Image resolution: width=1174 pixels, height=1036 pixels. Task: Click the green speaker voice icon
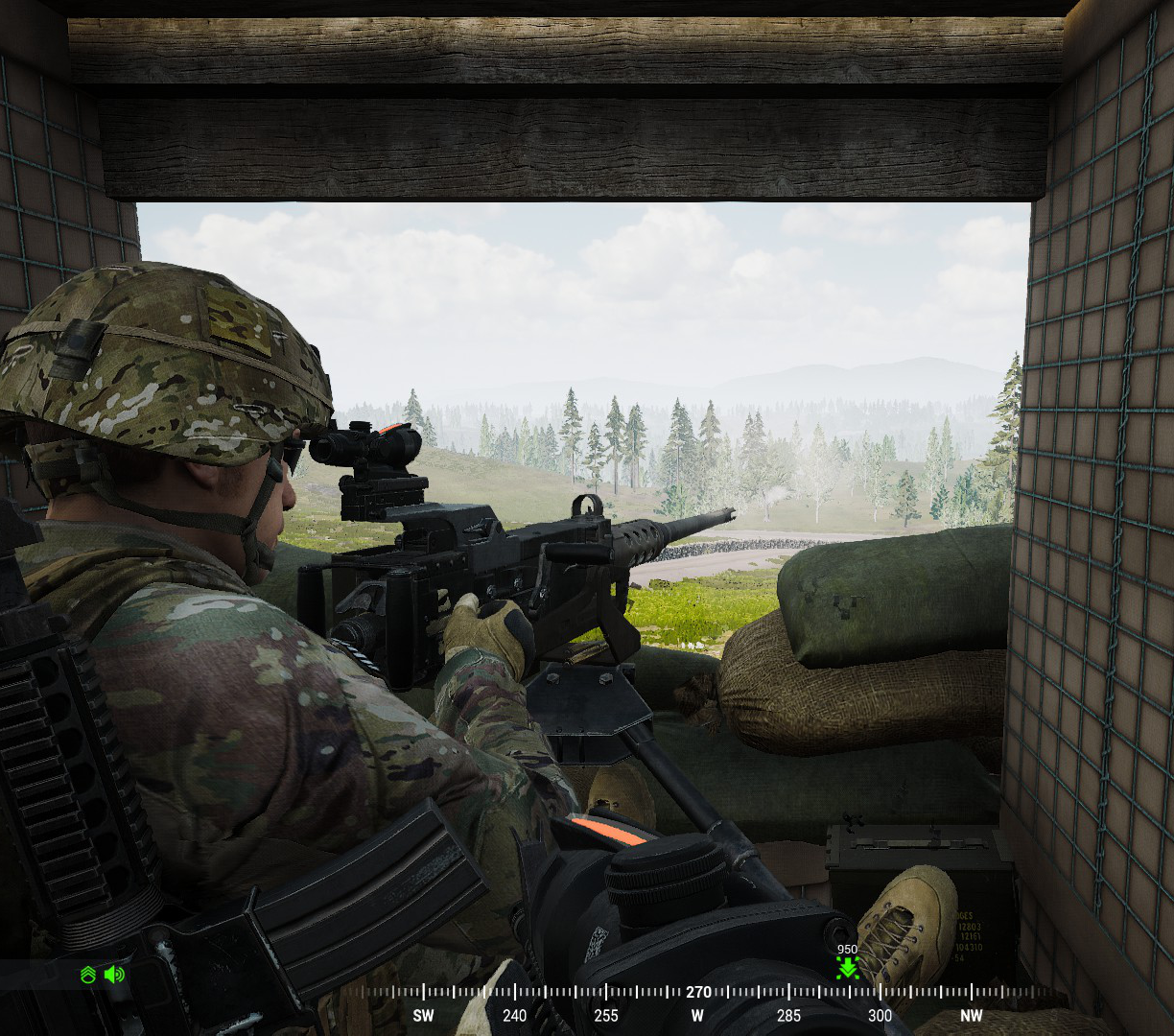114,975
